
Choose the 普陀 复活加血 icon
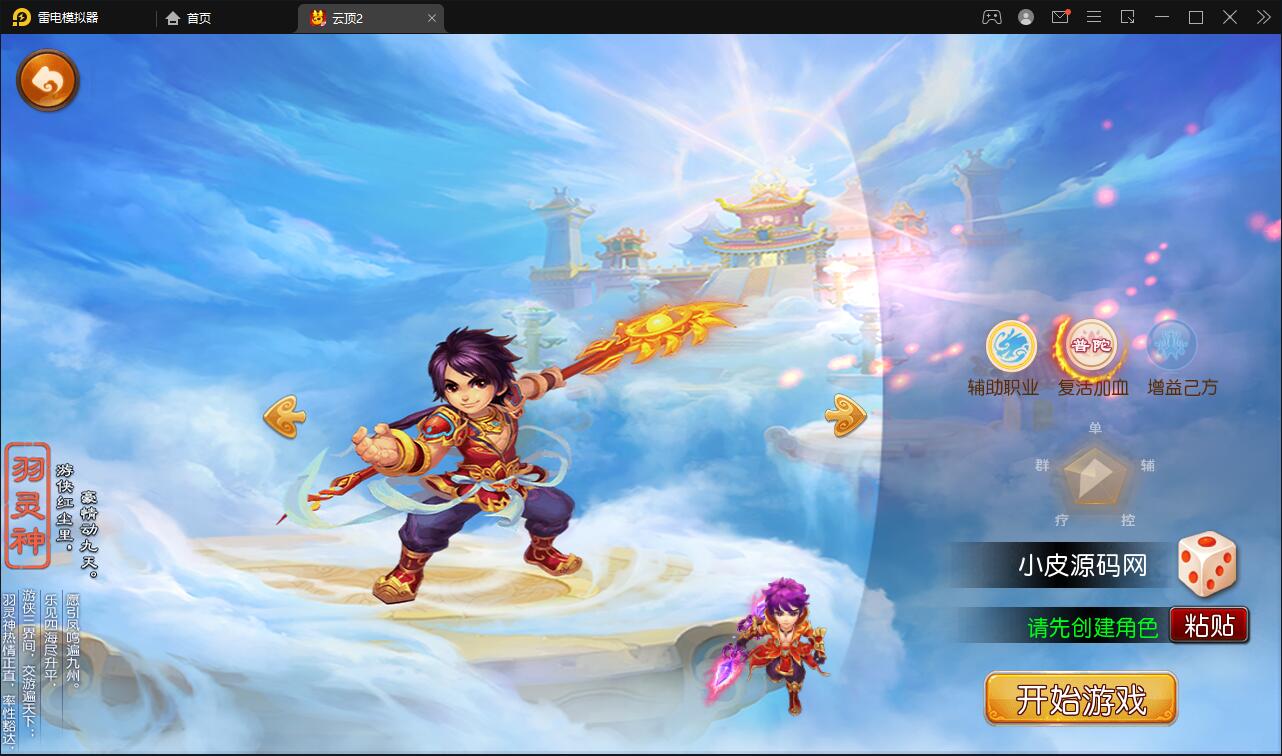(x=1091, y=346)
